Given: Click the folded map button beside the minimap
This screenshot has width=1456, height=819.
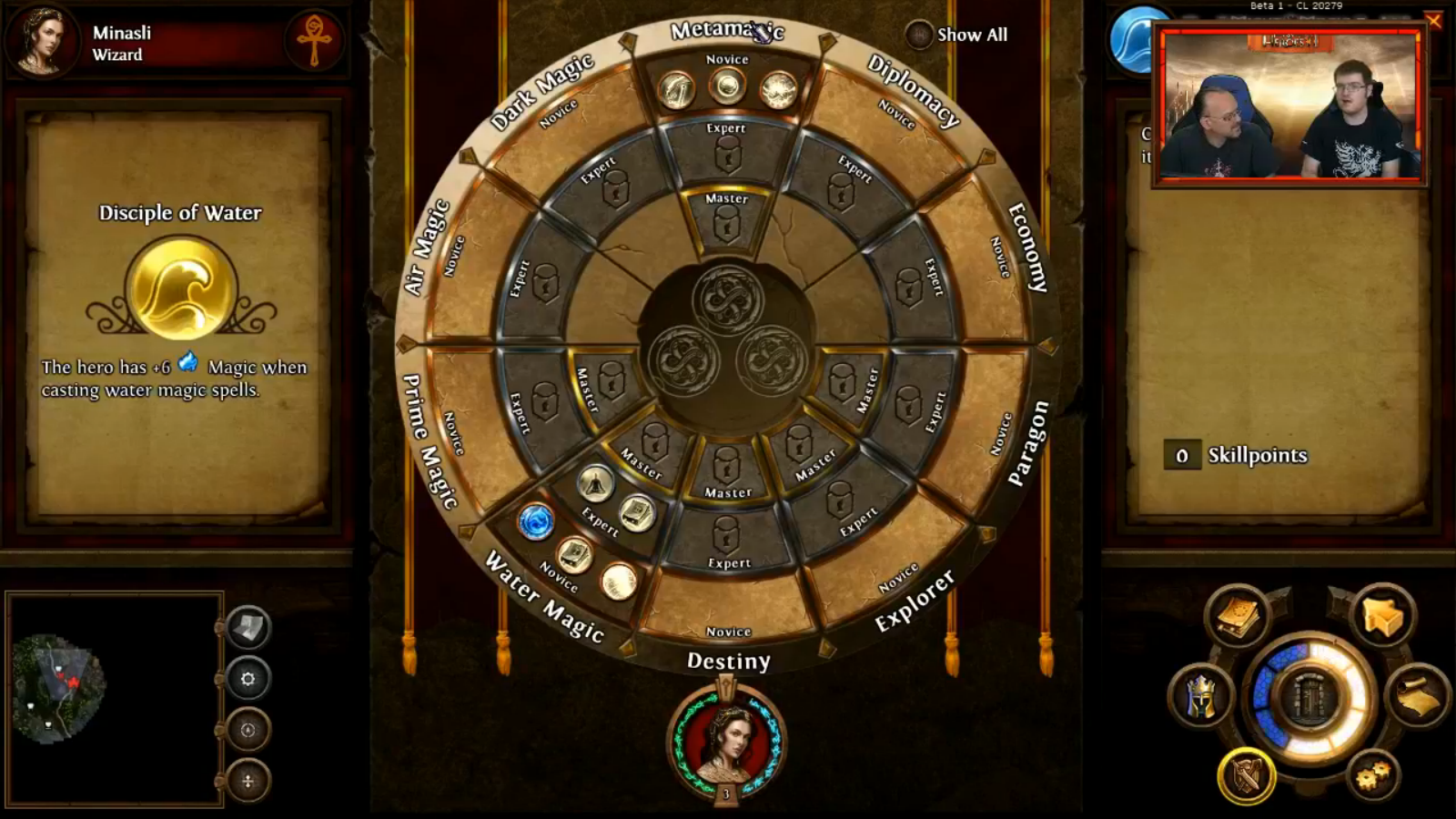Looking at the screenshot, I should tap(248, 627).
